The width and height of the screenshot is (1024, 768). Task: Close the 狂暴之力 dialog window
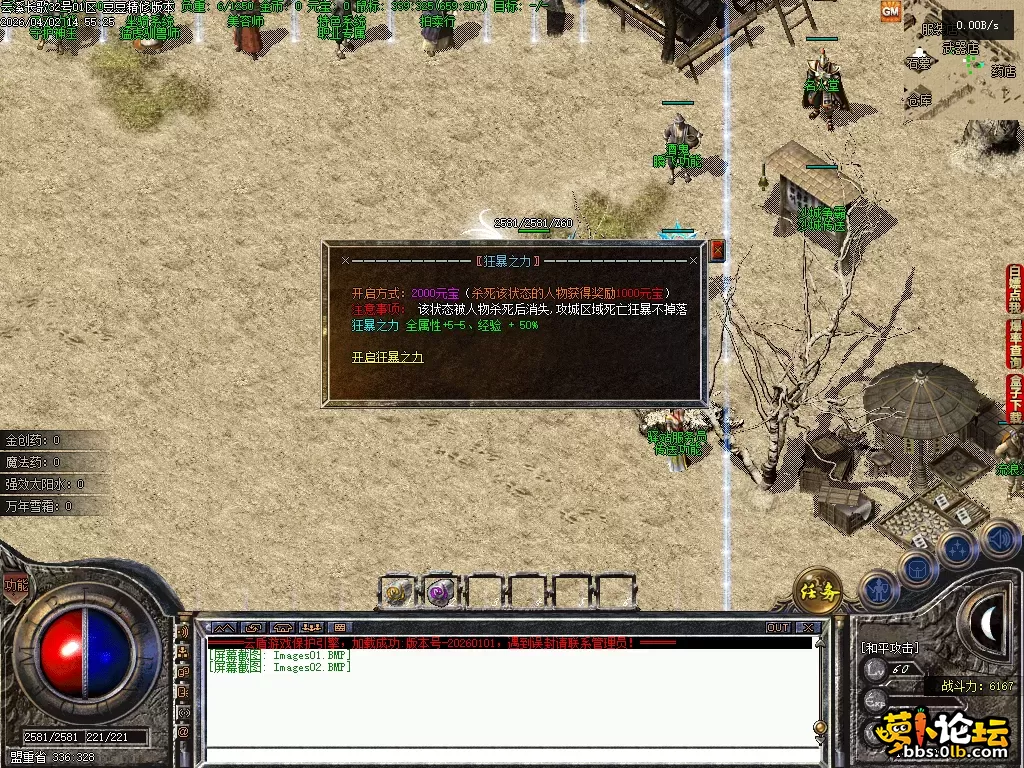(716, 251)
